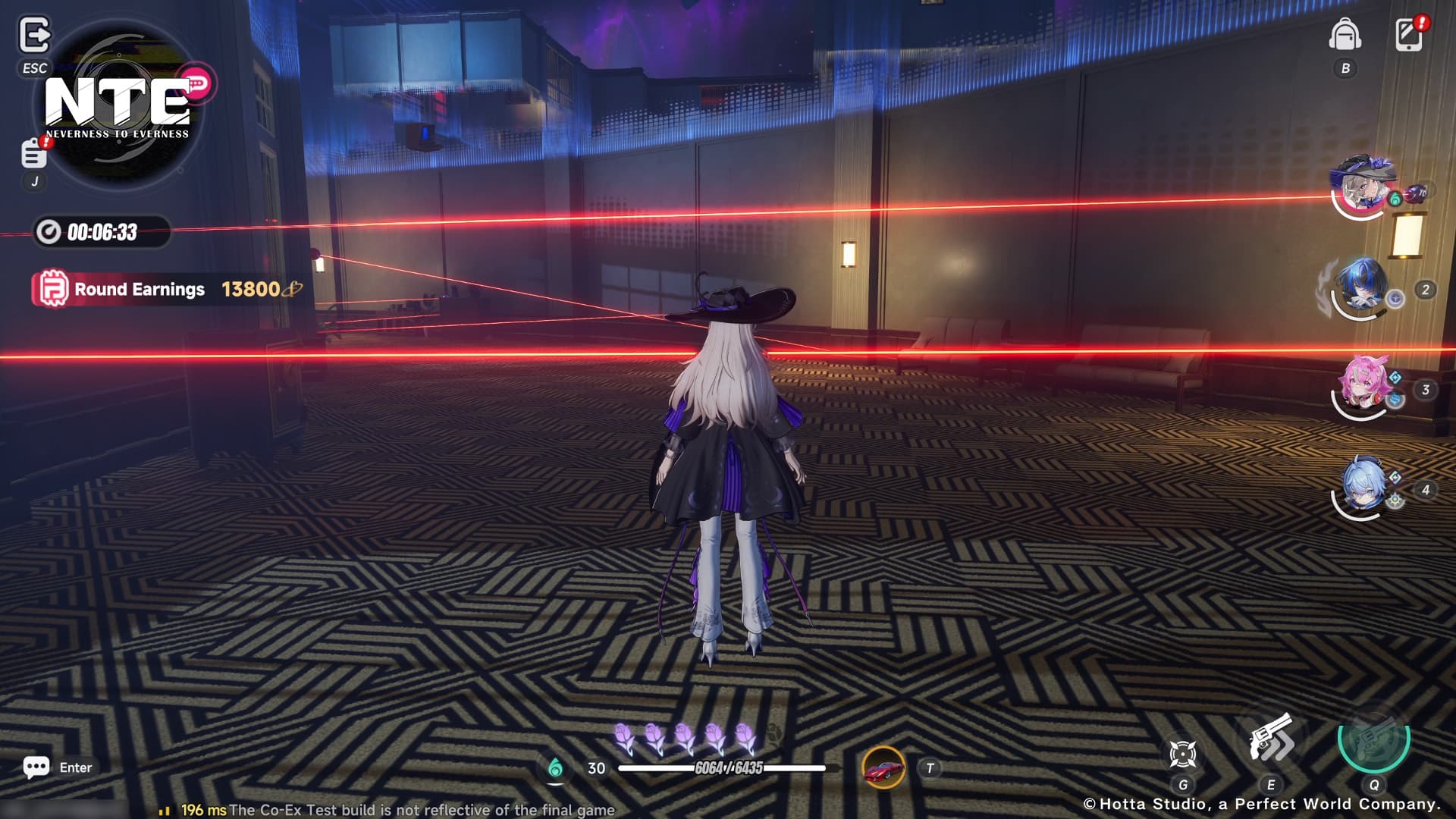The width and height of the screenshot is (1456, 819).
Task: Open the circular minimap
Action: coord(118,106)
